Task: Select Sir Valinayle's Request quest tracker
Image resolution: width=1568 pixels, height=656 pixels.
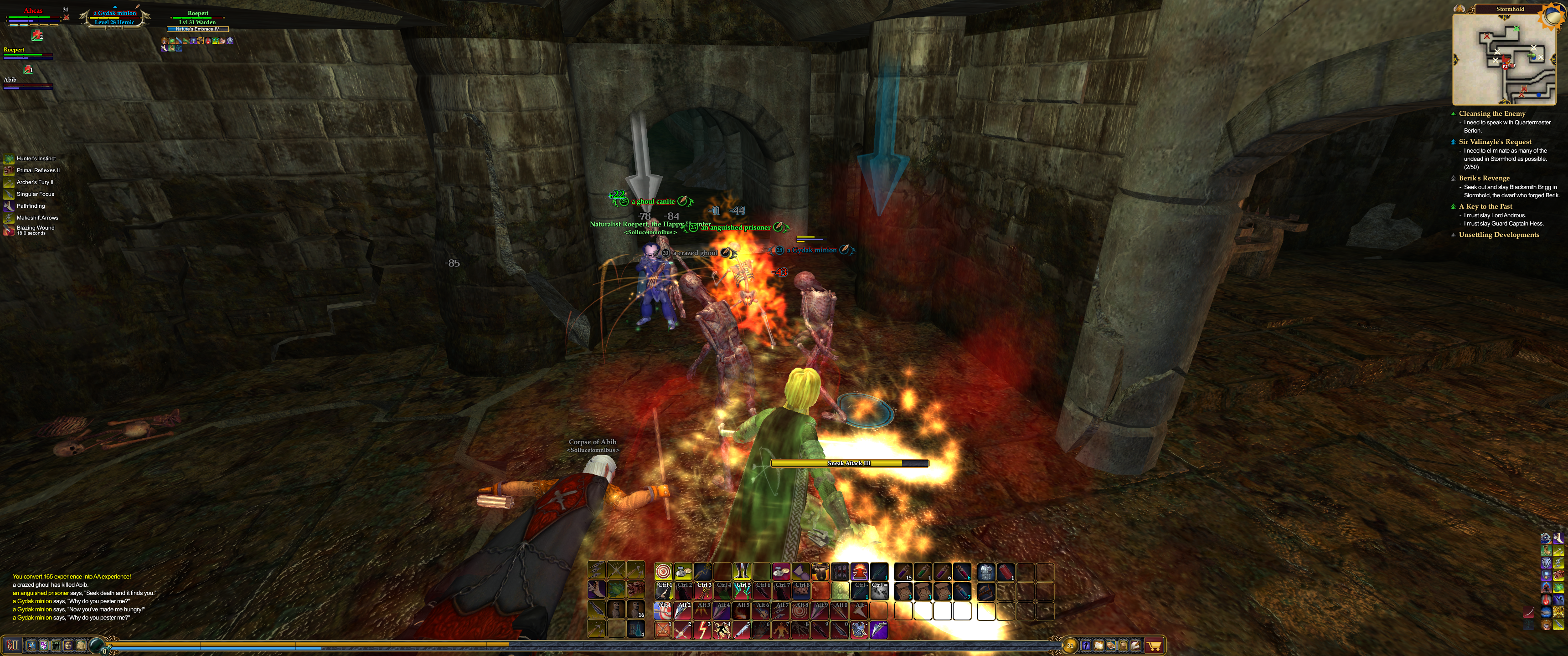Action: [x=1494, y=142]
